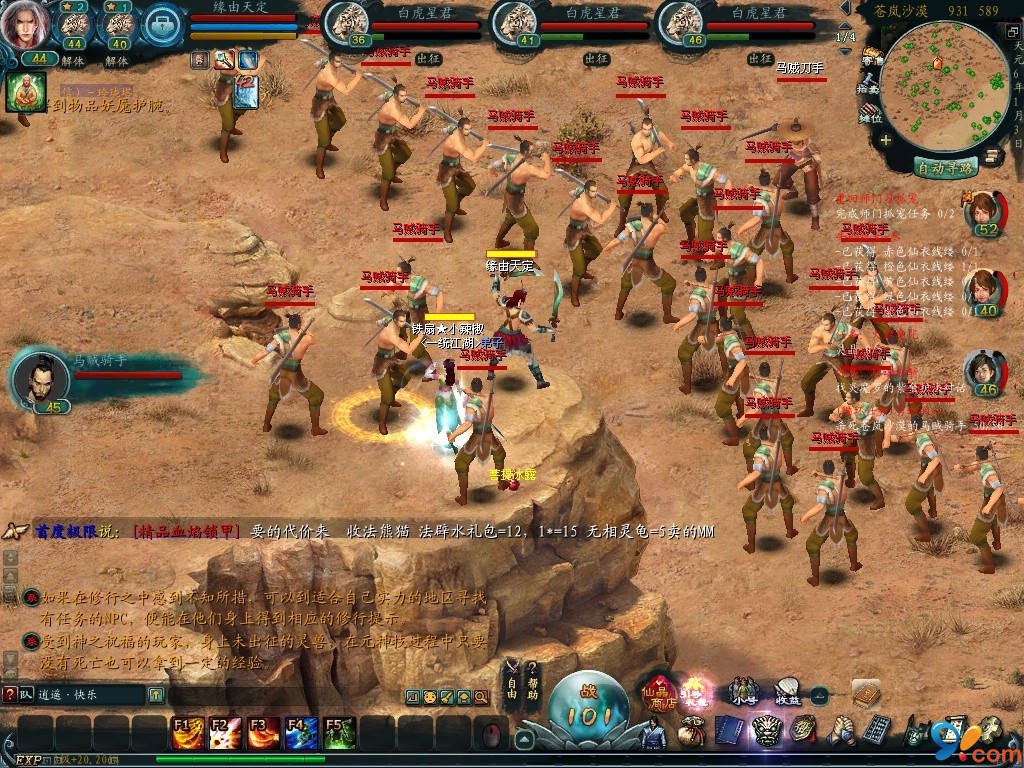
Task: Zoom in the minimap with plus button
Action: (x=886, y=140)
